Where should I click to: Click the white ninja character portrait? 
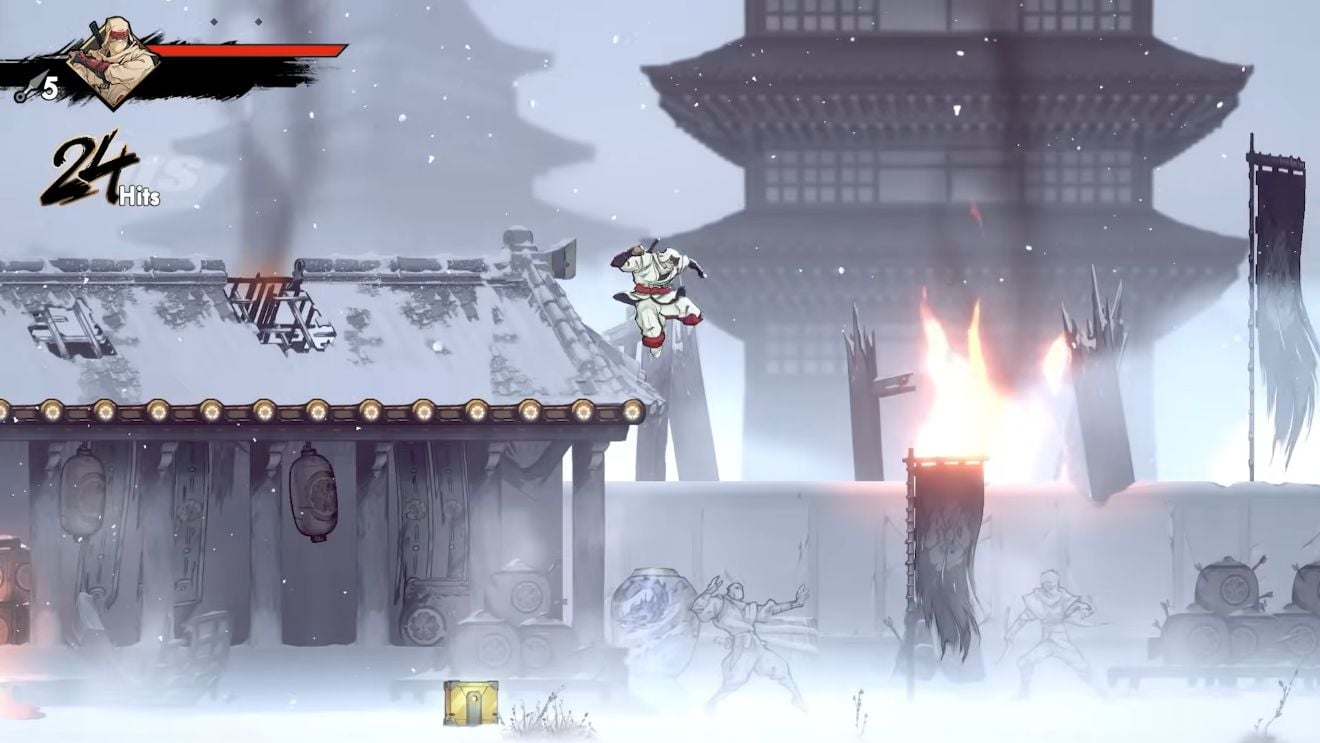tap(112, 62)
